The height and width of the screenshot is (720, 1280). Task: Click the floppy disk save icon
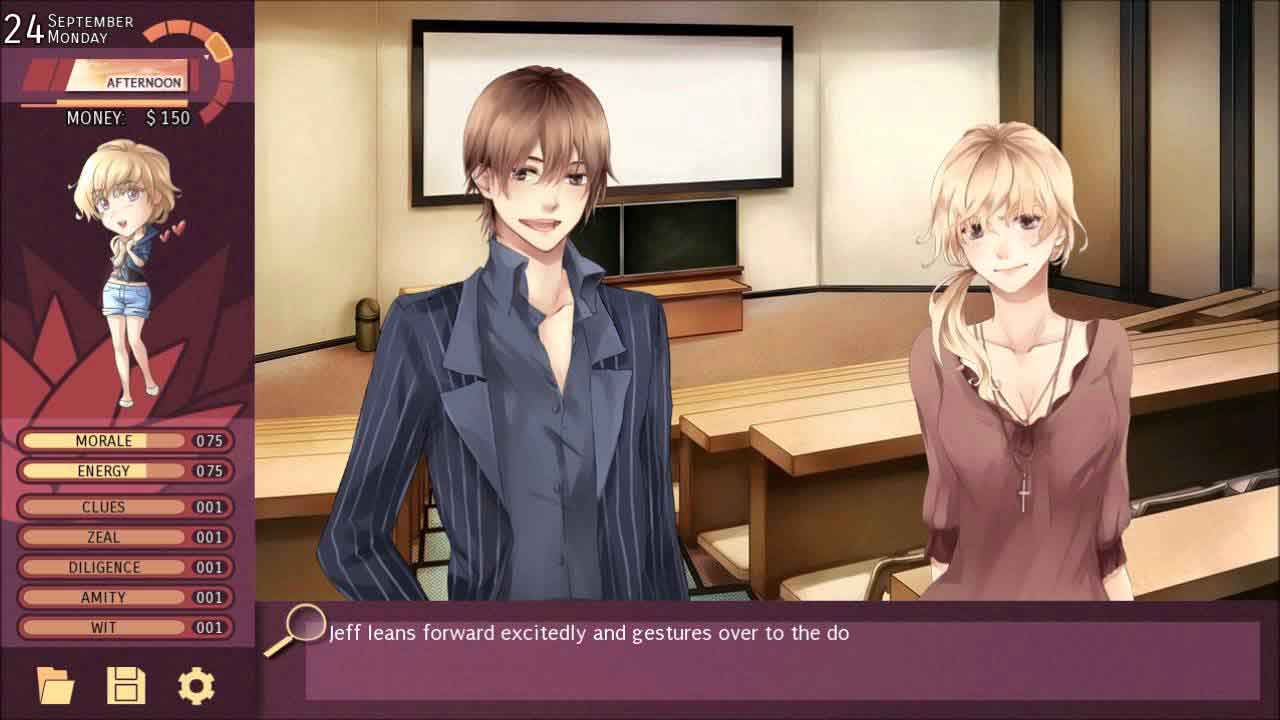(126, 686)
